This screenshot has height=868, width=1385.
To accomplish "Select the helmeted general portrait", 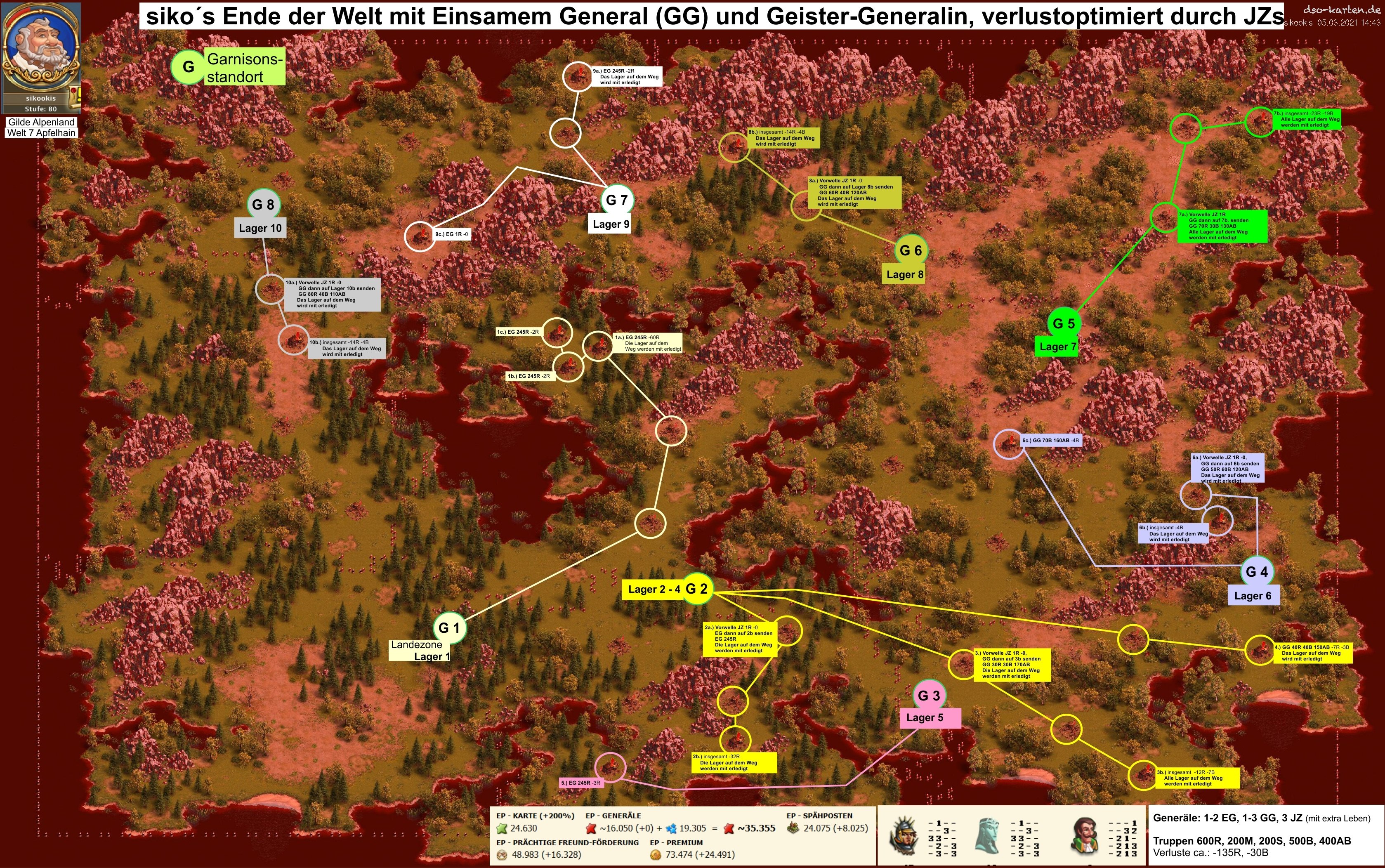I will (x=904, y=835).
